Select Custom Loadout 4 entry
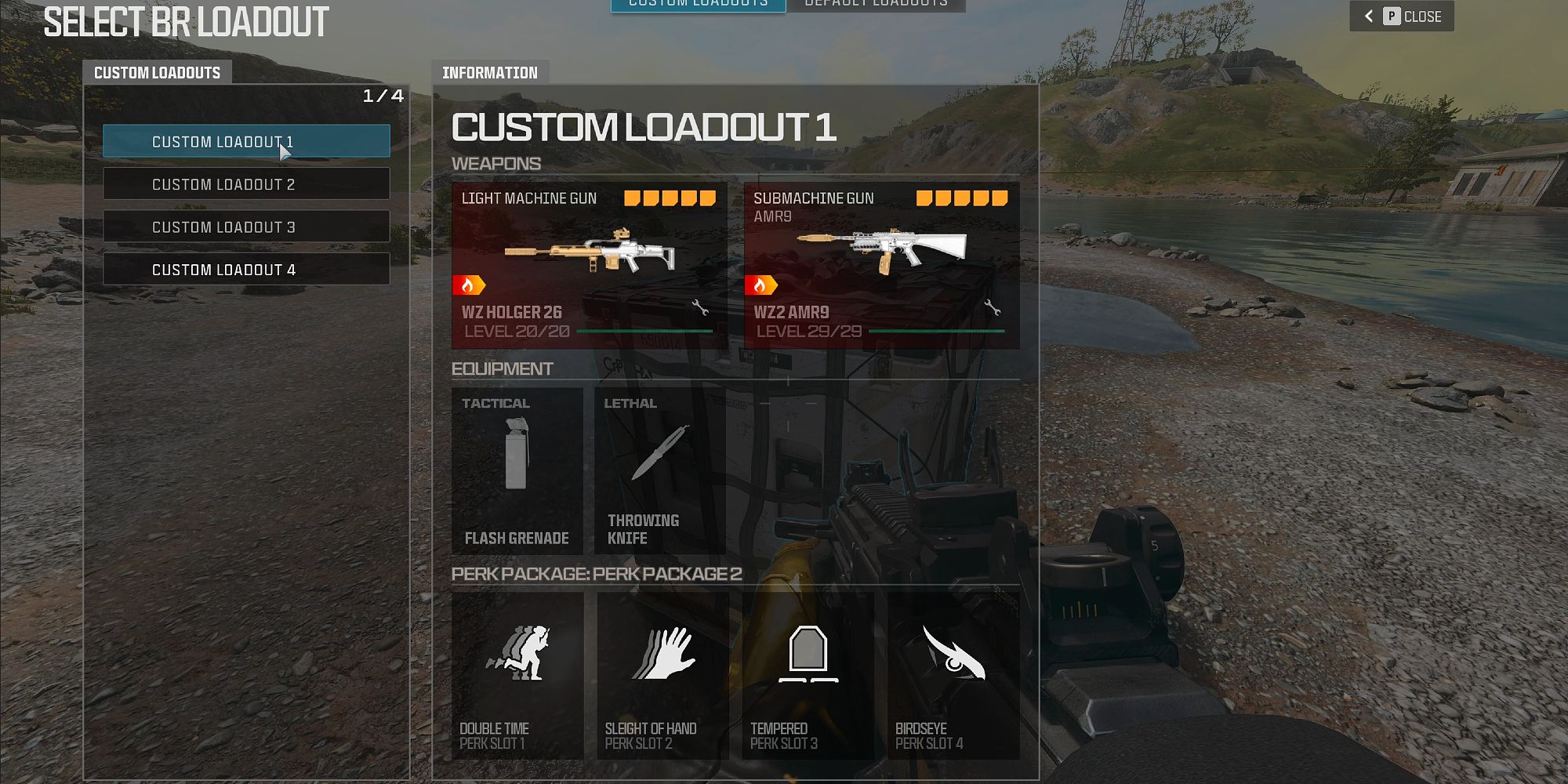 coord(246,269)
